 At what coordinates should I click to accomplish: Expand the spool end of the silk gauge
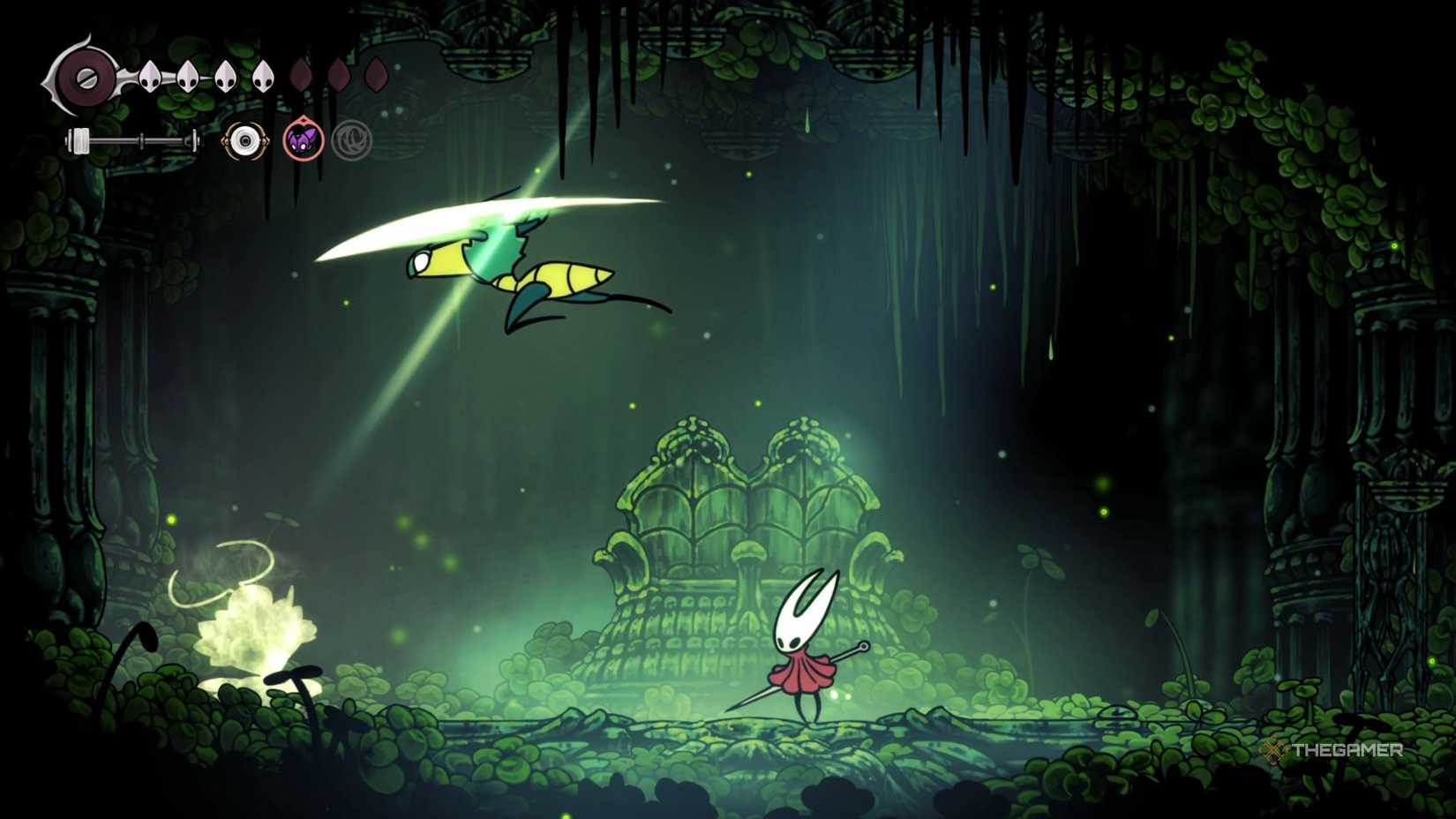[78, 139]
